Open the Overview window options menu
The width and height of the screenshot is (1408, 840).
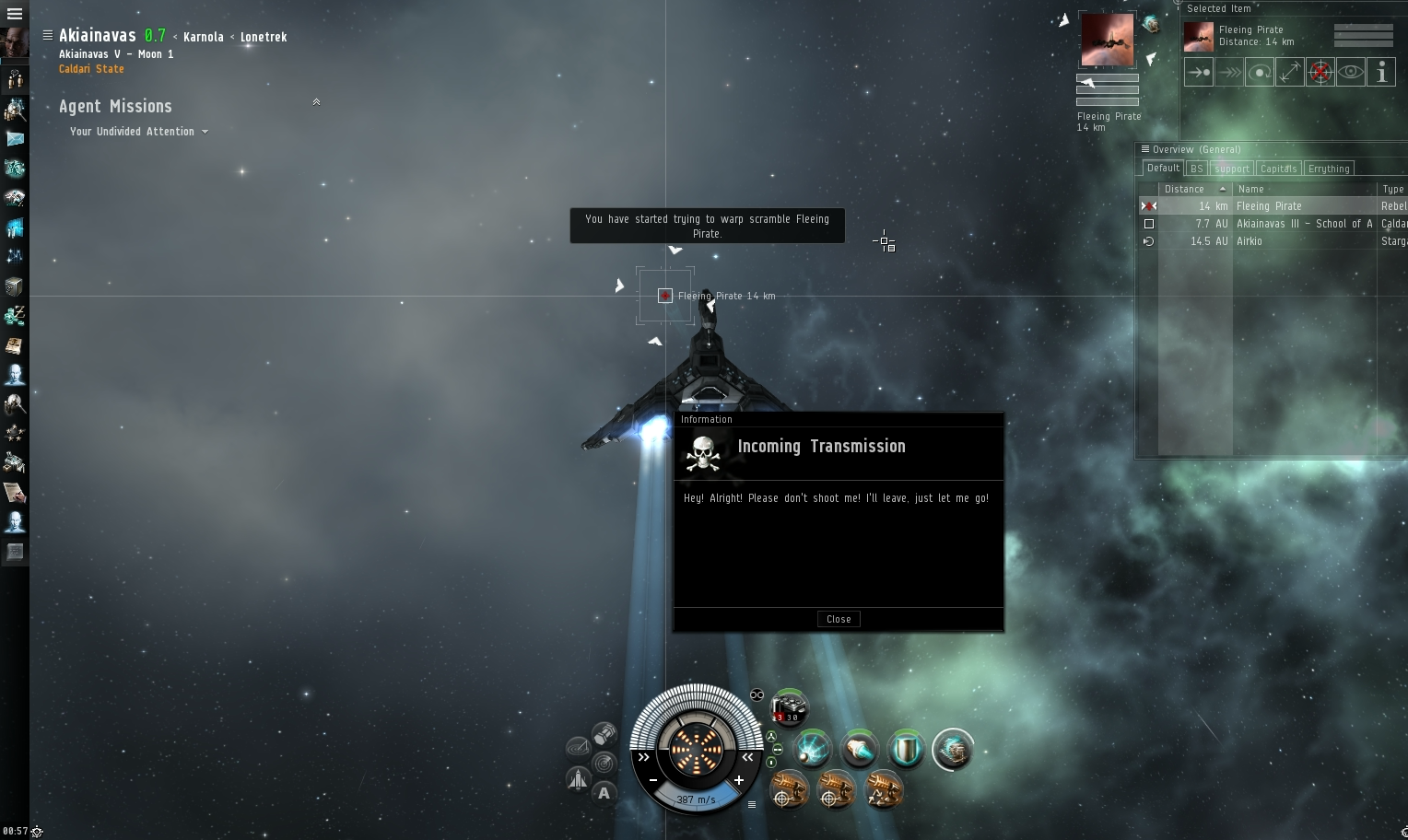point(1144,148)
